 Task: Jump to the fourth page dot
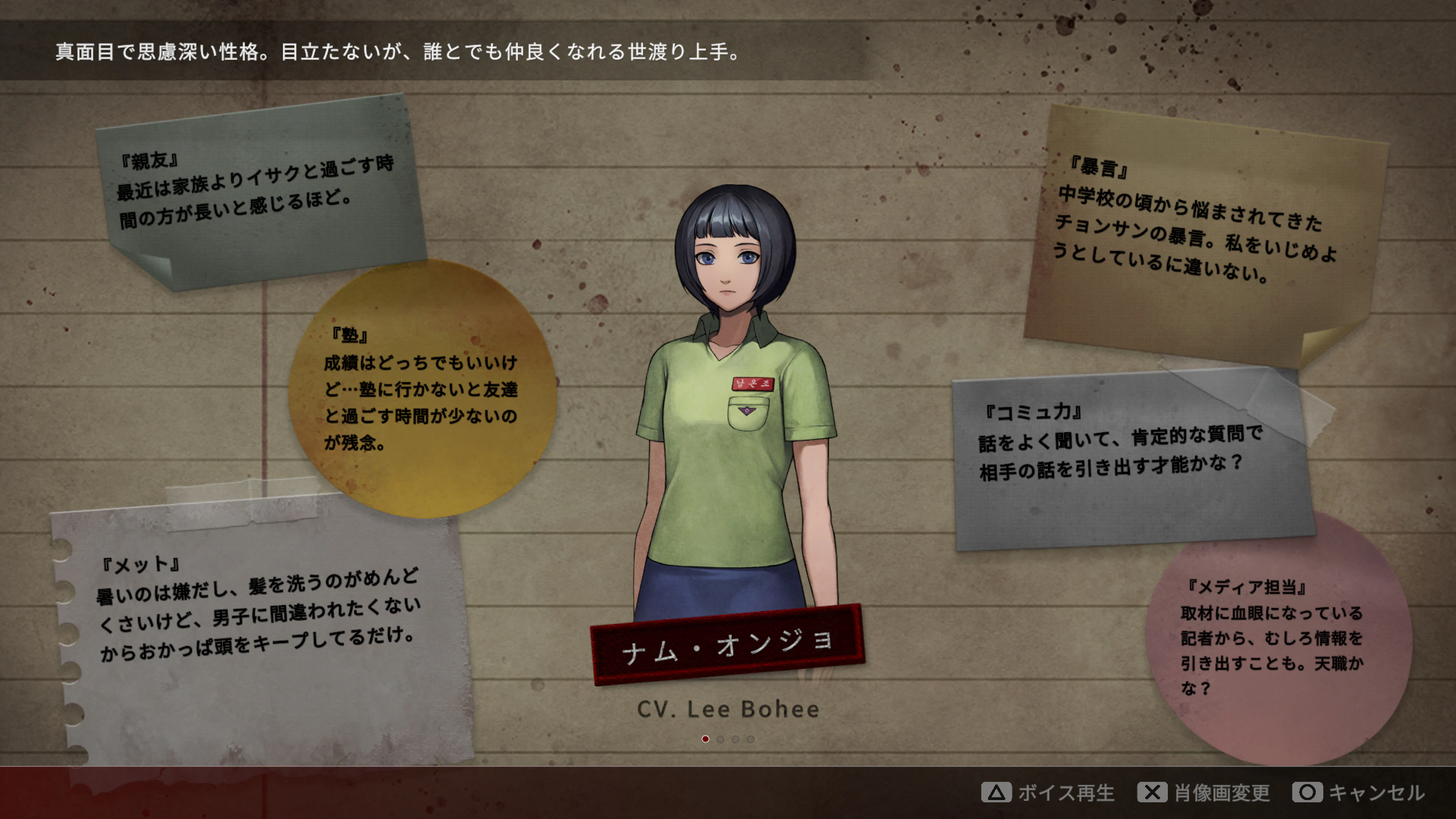750,739
